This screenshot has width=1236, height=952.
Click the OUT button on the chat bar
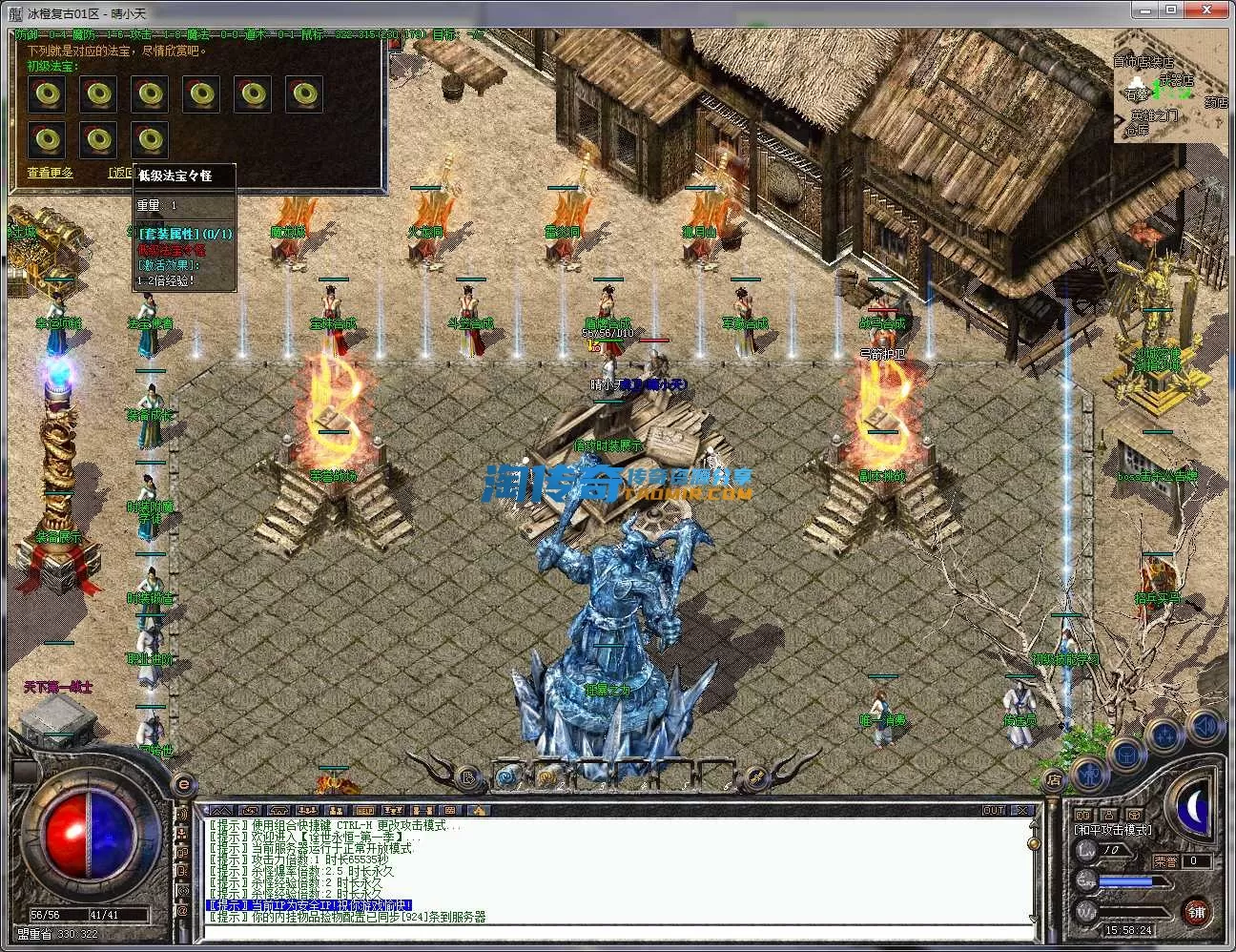pos(994,810)
